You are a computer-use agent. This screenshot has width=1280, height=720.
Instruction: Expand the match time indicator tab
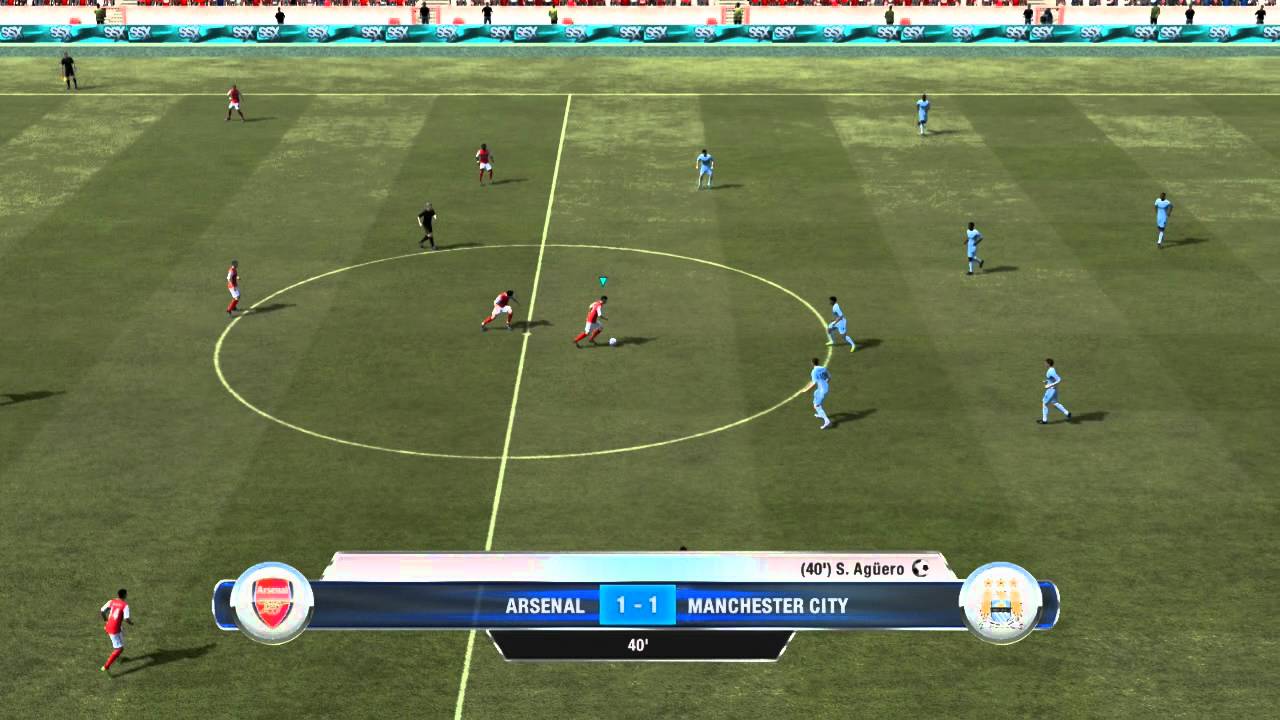pyautogui.click(x=640, y=646)
